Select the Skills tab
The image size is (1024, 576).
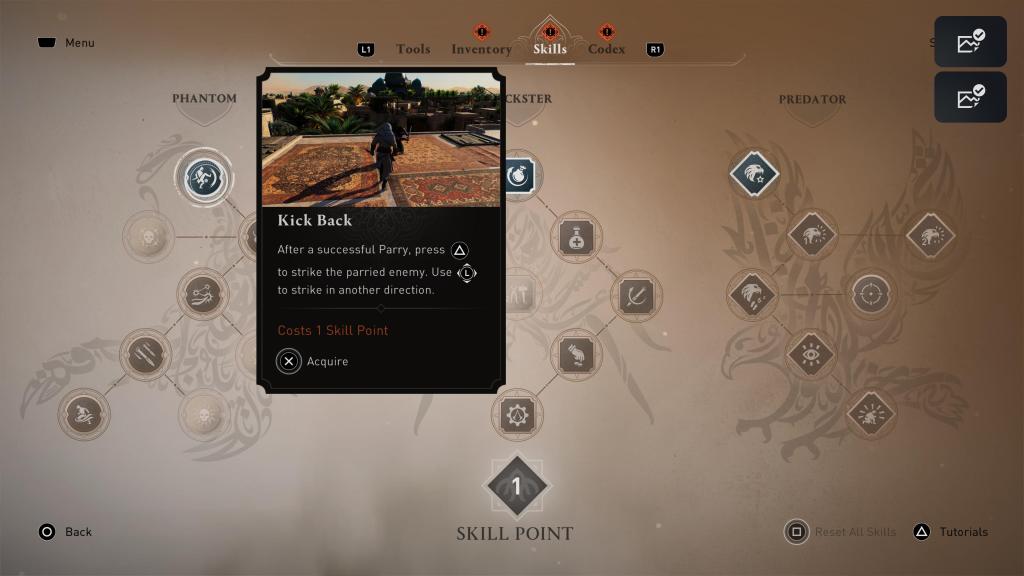tap(550, 49)
